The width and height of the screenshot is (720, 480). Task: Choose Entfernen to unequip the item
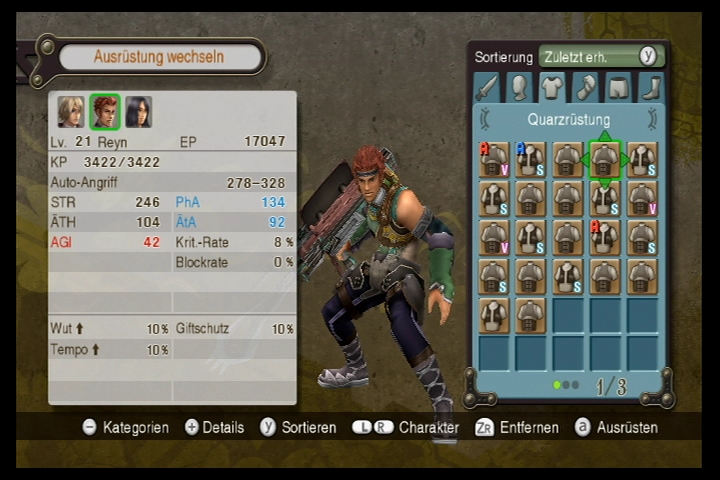[x=518, y=427]
